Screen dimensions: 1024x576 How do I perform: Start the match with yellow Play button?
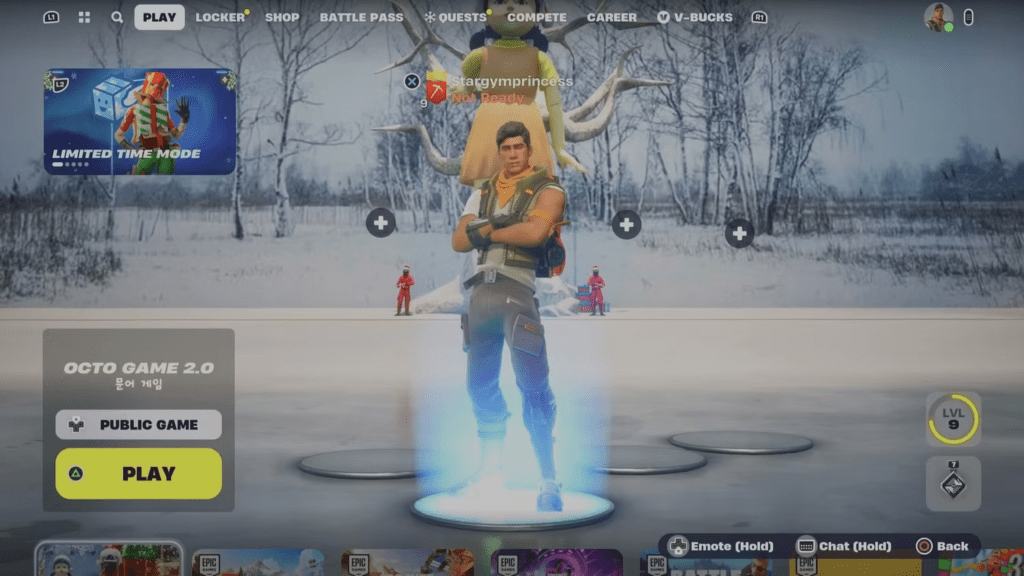point(139,474)
